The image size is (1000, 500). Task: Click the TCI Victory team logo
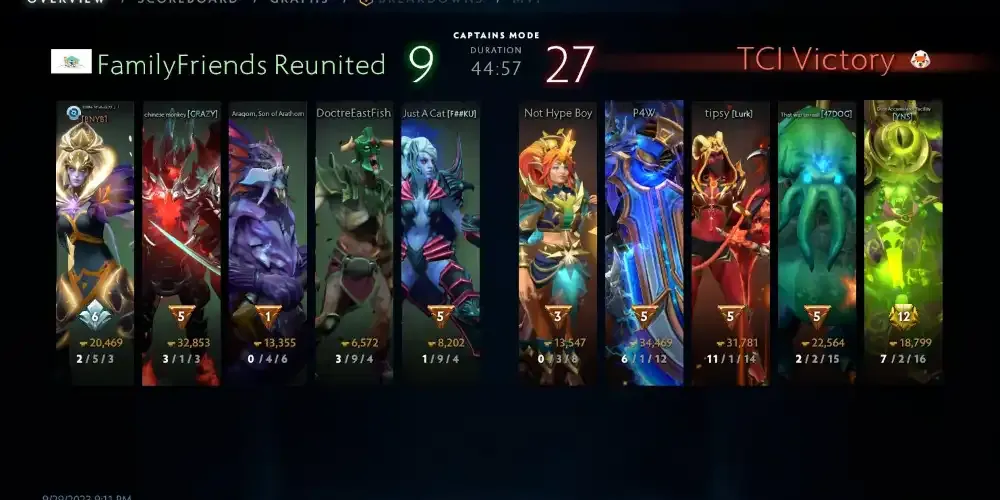(x=919, y=61)
